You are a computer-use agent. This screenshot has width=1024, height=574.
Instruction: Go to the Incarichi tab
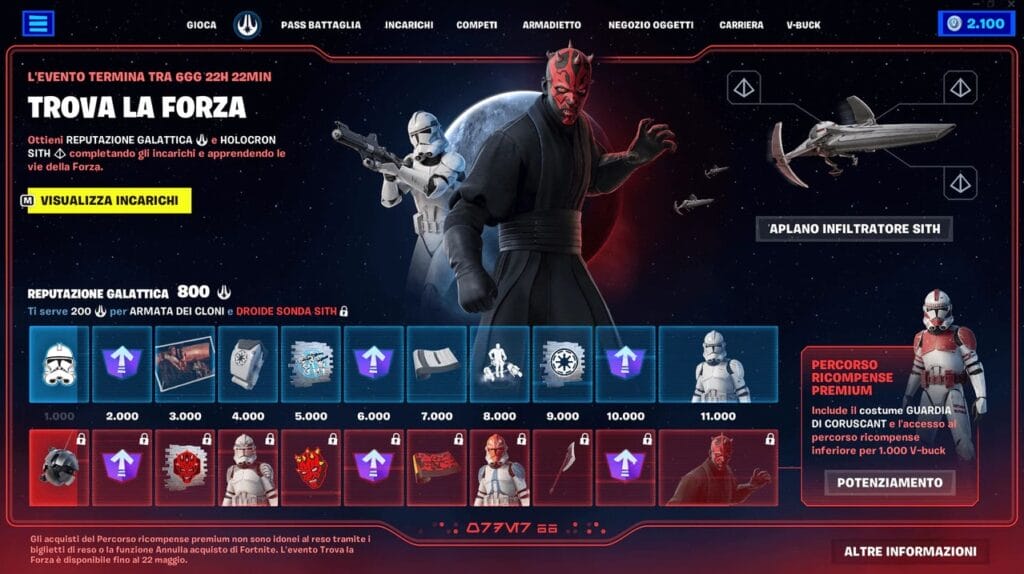tap(408, 24)
